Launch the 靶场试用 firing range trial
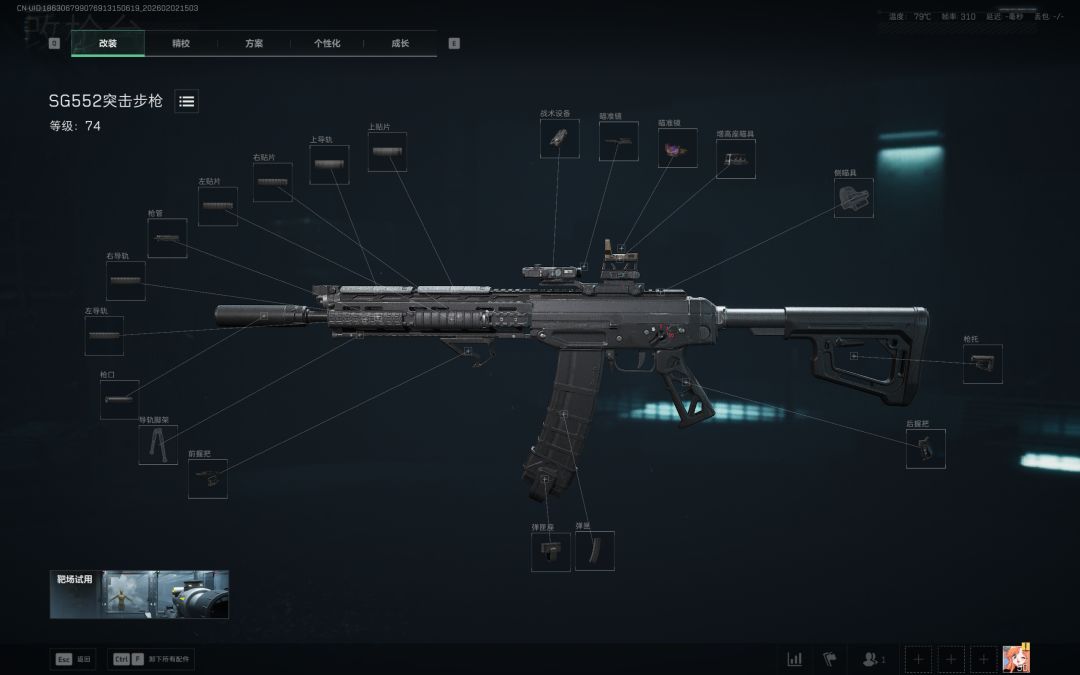The width and height of the screenshot is (1080, 675). pos(139,594)
